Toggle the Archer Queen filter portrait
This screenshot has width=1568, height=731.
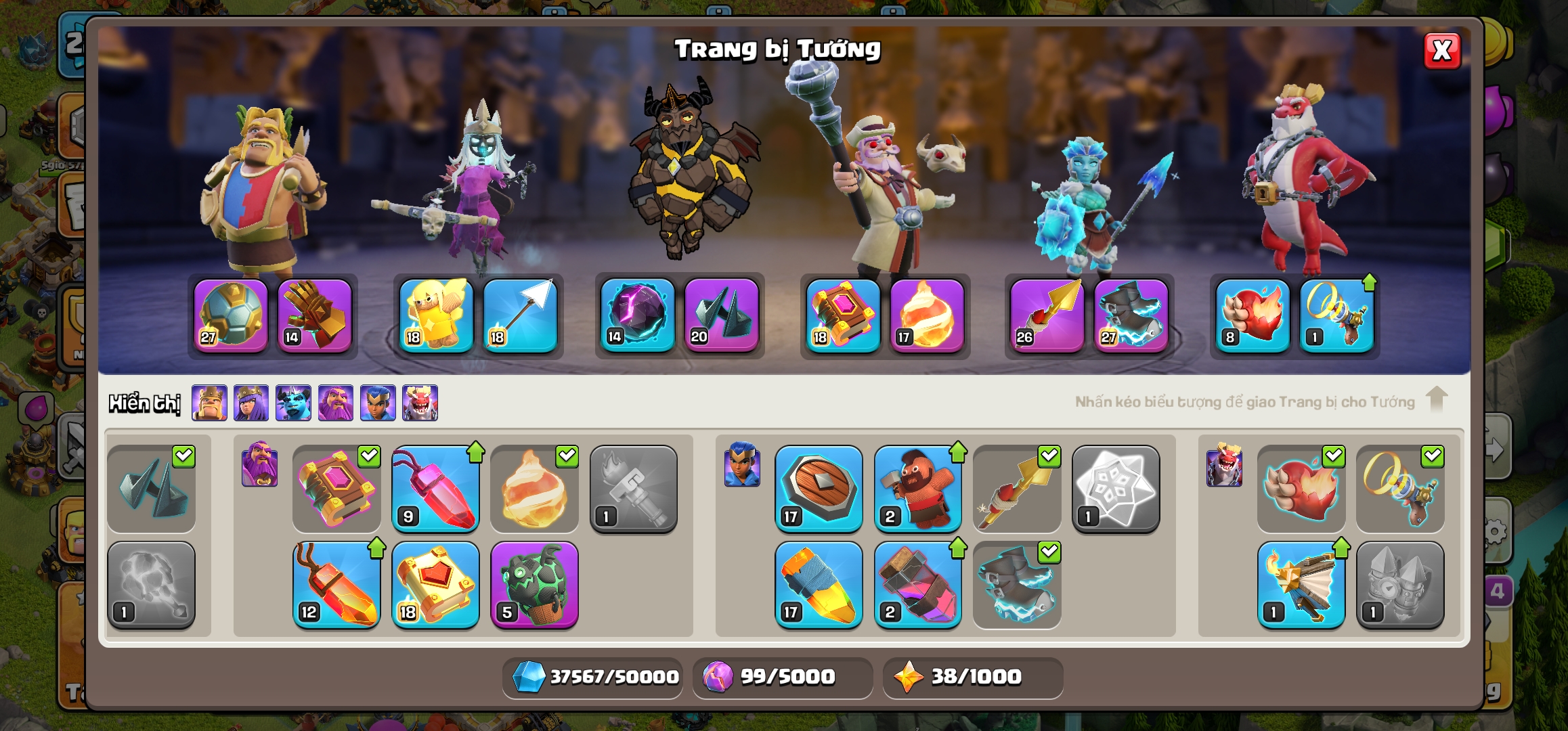[x=251, y=403]
